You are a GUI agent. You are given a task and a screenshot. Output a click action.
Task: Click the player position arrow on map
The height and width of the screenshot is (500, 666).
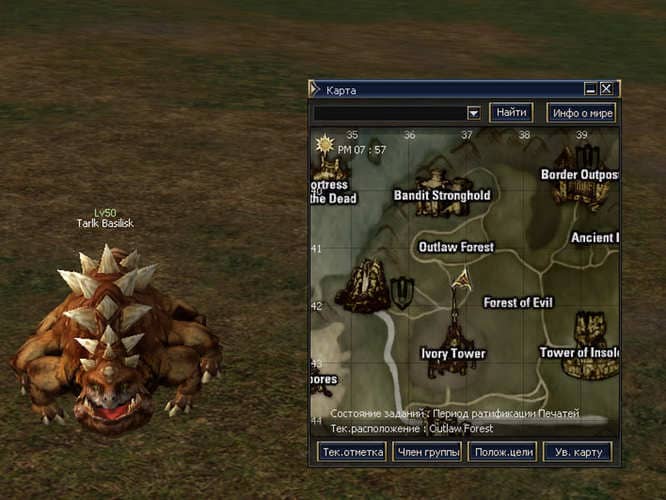pos(461,280)
